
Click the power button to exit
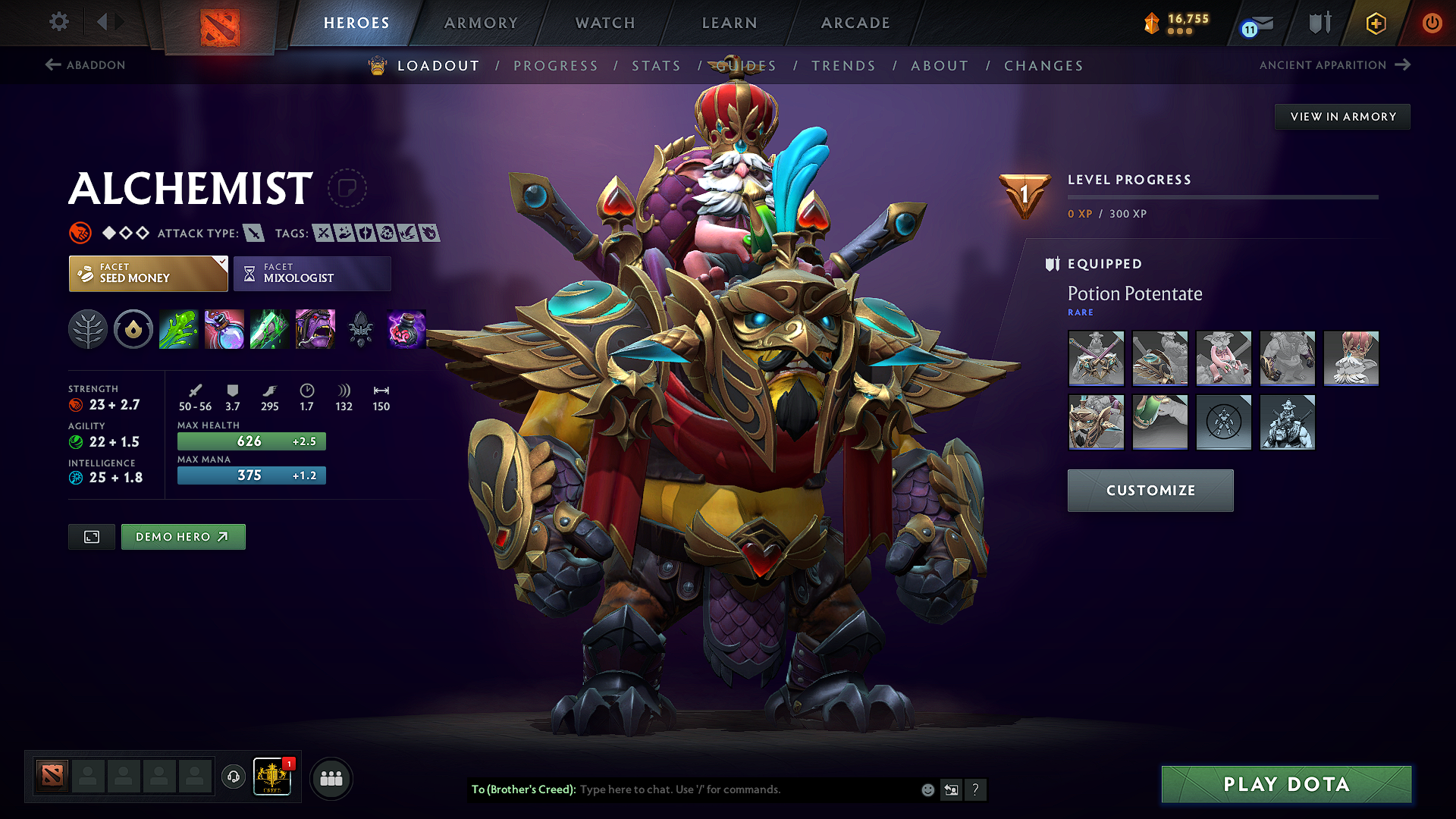click(x=1433, y=23)
